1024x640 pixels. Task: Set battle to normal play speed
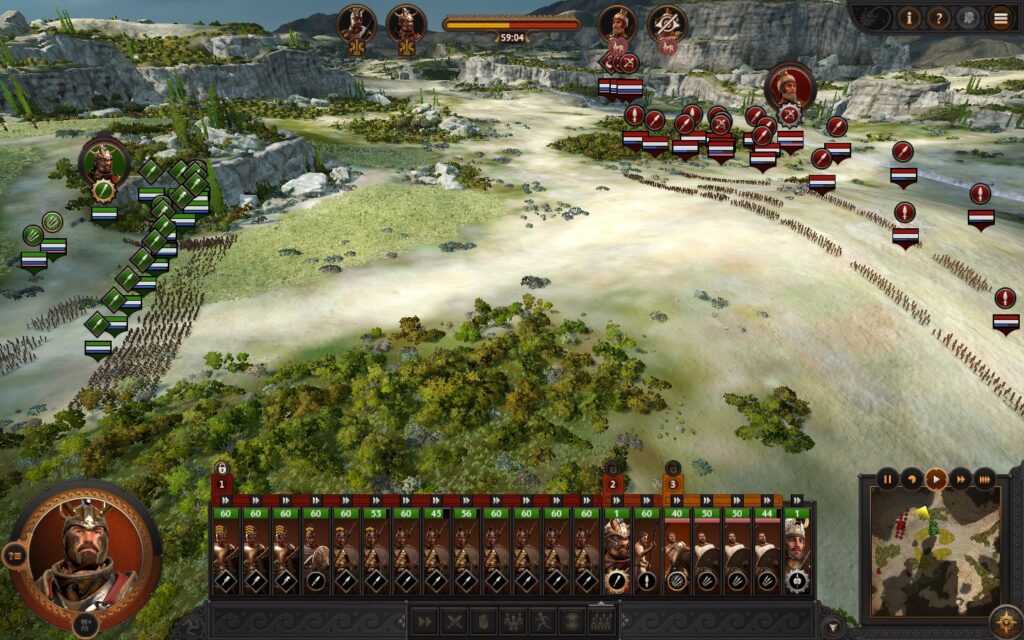pyautogui.click(x=936, y=479)
